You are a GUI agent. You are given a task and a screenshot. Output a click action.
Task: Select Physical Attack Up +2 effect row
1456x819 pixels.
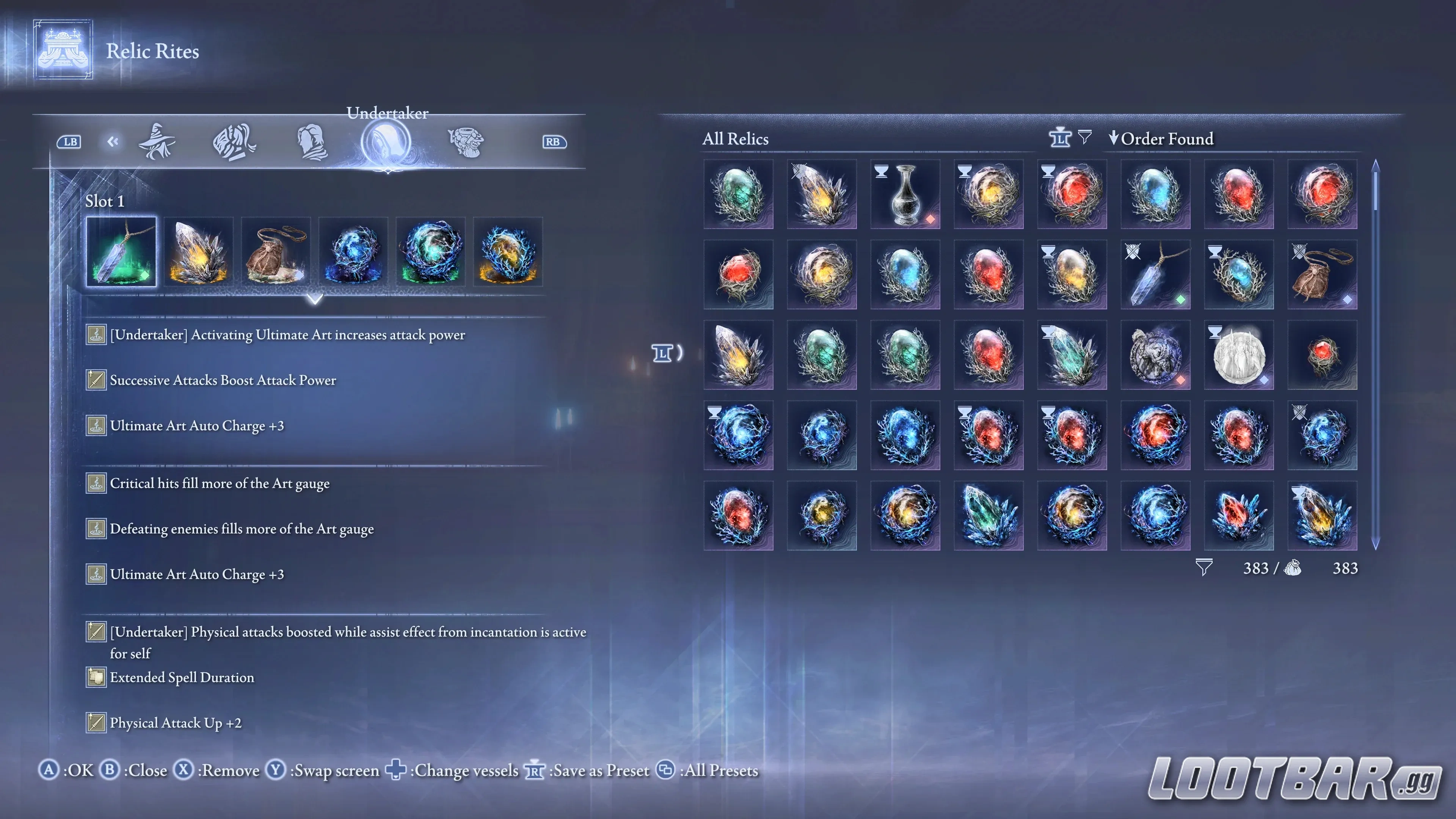(x=175, y=723)
